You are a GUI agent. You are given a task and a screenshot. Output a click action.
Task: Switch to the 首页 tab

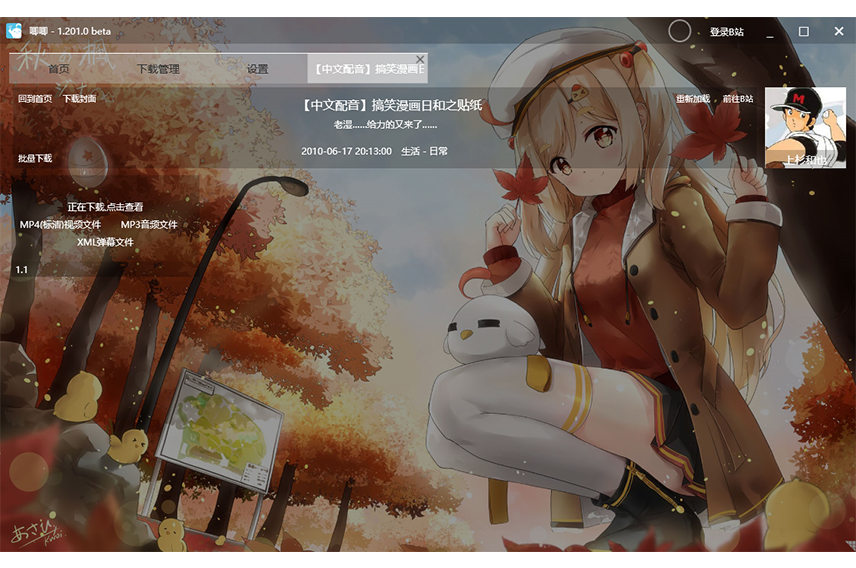click(x=59, y=69)
